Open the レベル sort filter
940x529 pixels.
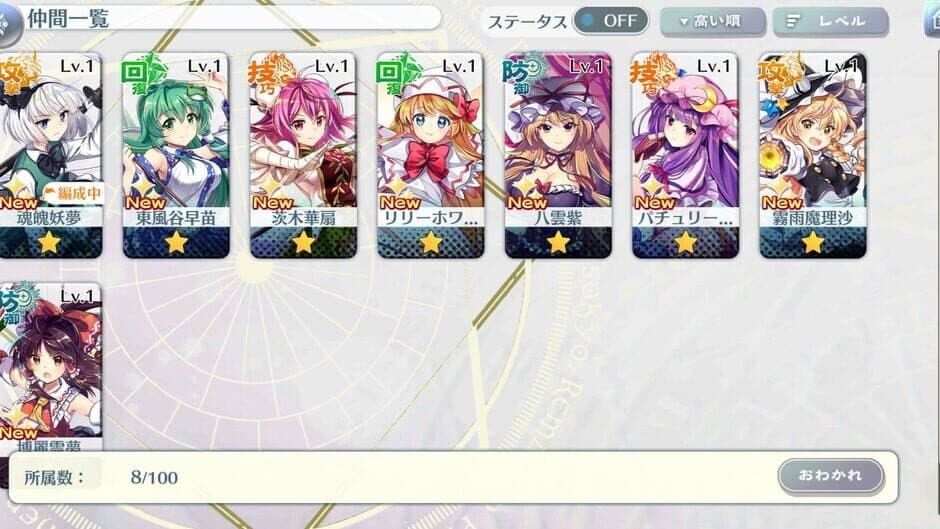tap(830, 21)
